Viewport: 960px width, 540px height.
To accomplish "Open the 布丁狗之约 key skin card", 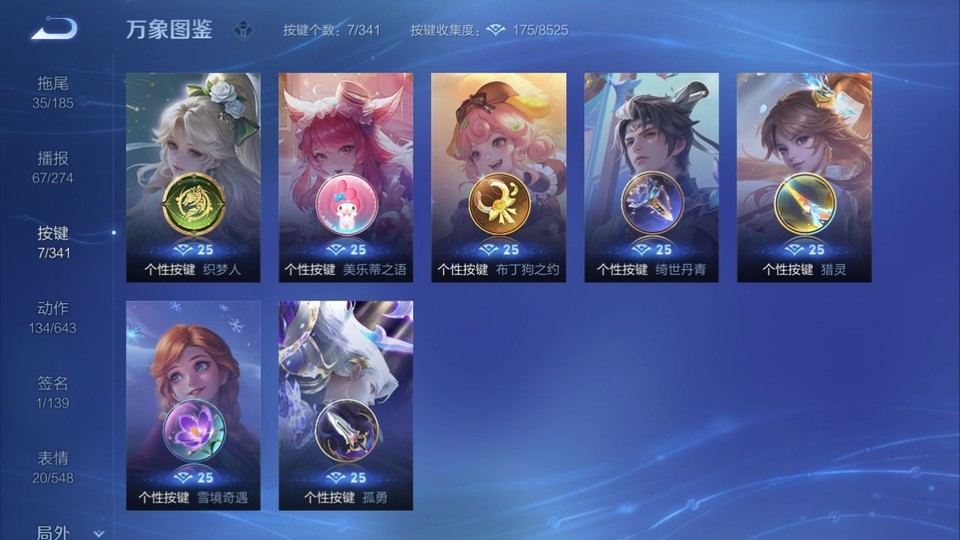I will tap(498, 177).
